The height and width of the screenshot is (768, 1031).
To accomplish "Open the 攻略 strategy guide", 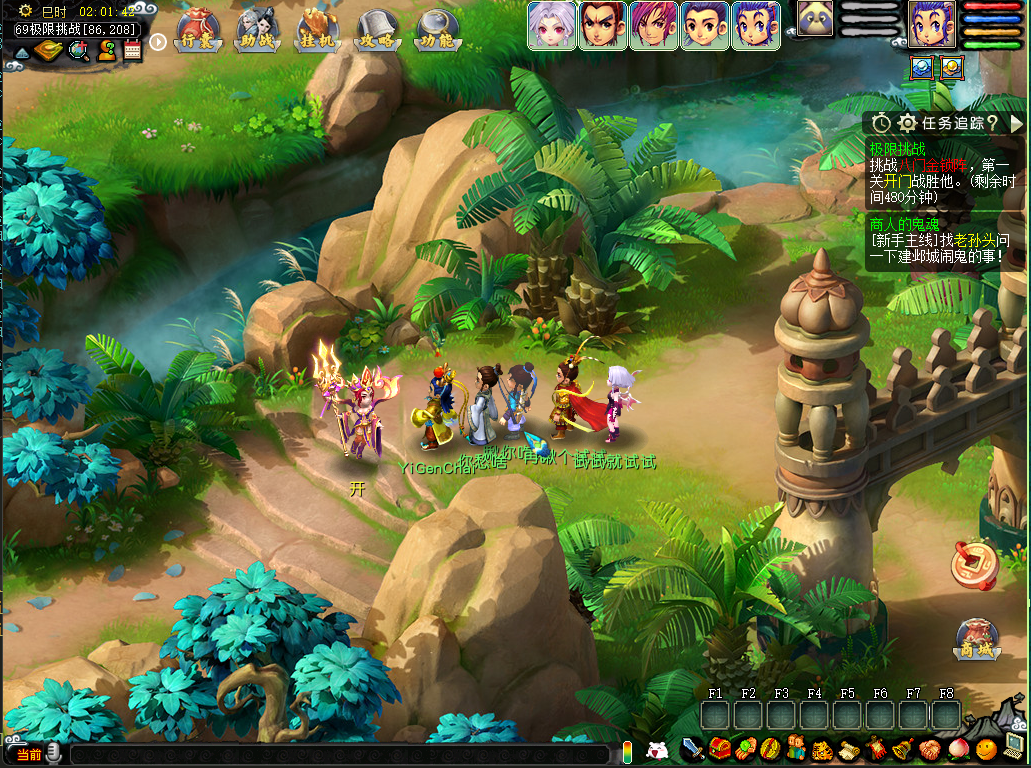I will click(x=378, y=30).
